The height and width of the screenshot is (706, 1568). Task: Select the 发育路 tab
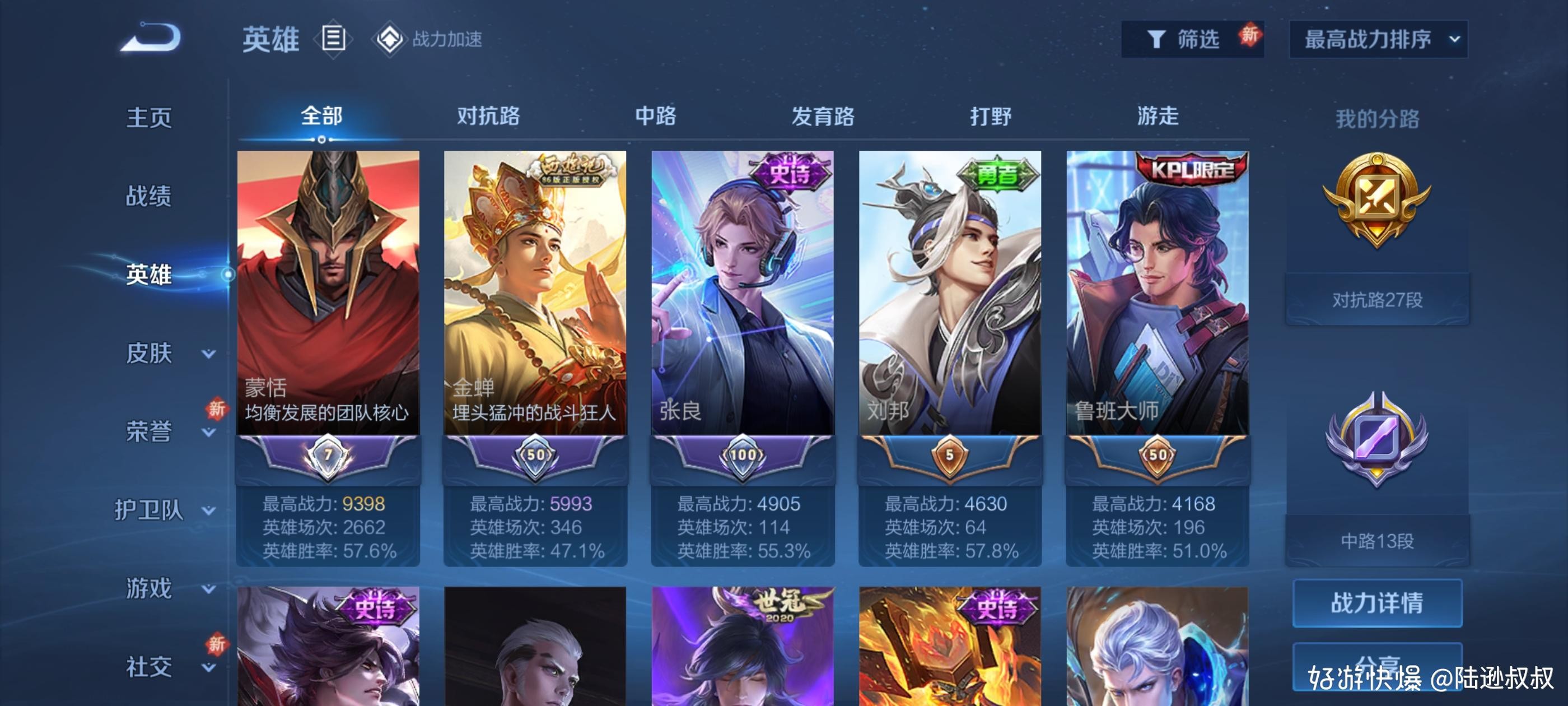[x=822, y=116]
